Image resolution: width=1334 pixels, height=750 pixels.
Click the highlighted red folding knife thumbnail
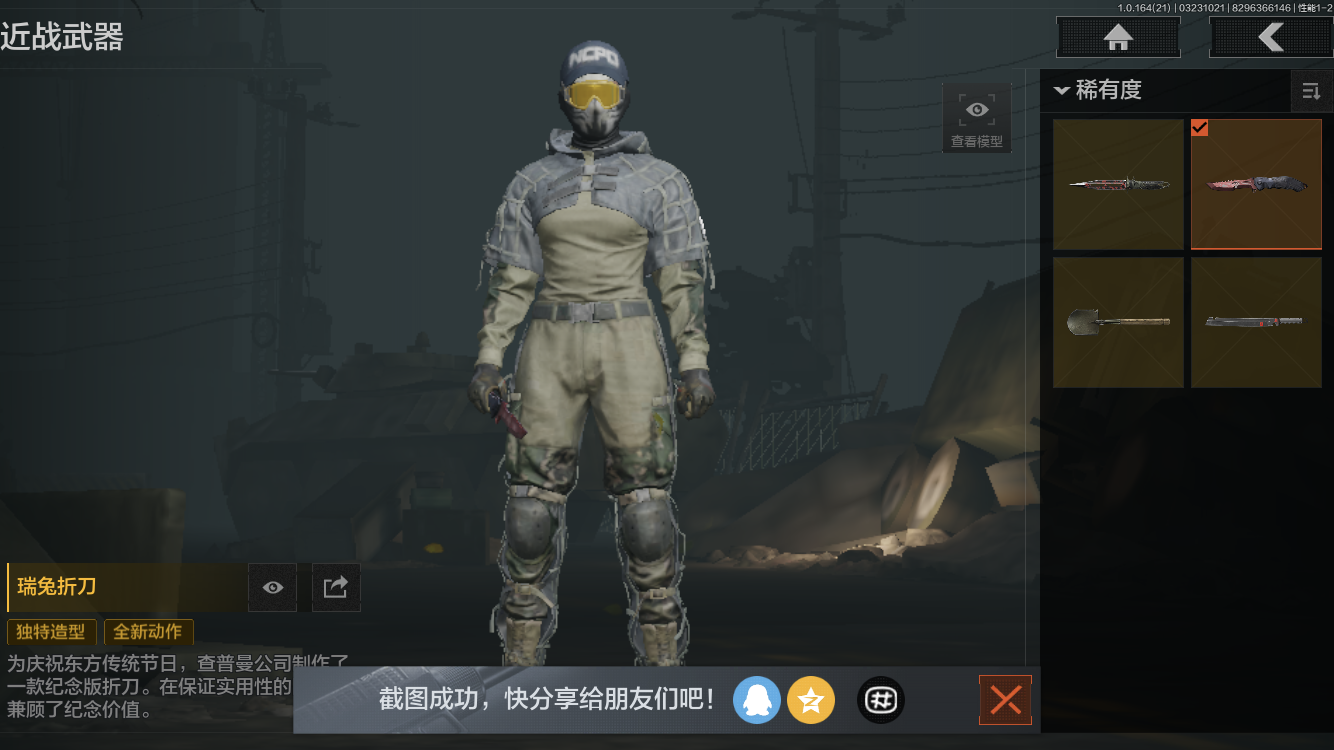coord(1256,184)
